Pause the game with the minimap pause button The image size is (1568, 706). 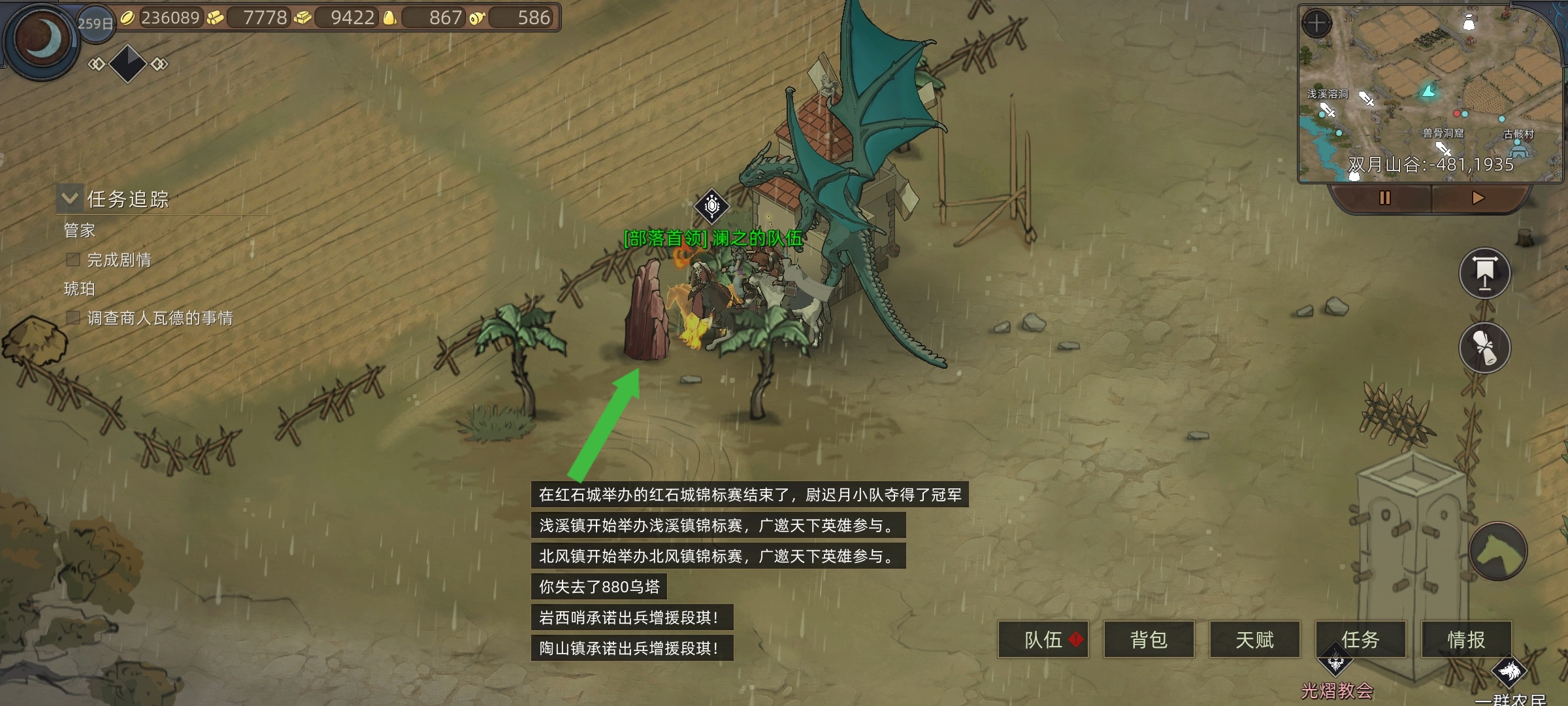(1384, 198)
